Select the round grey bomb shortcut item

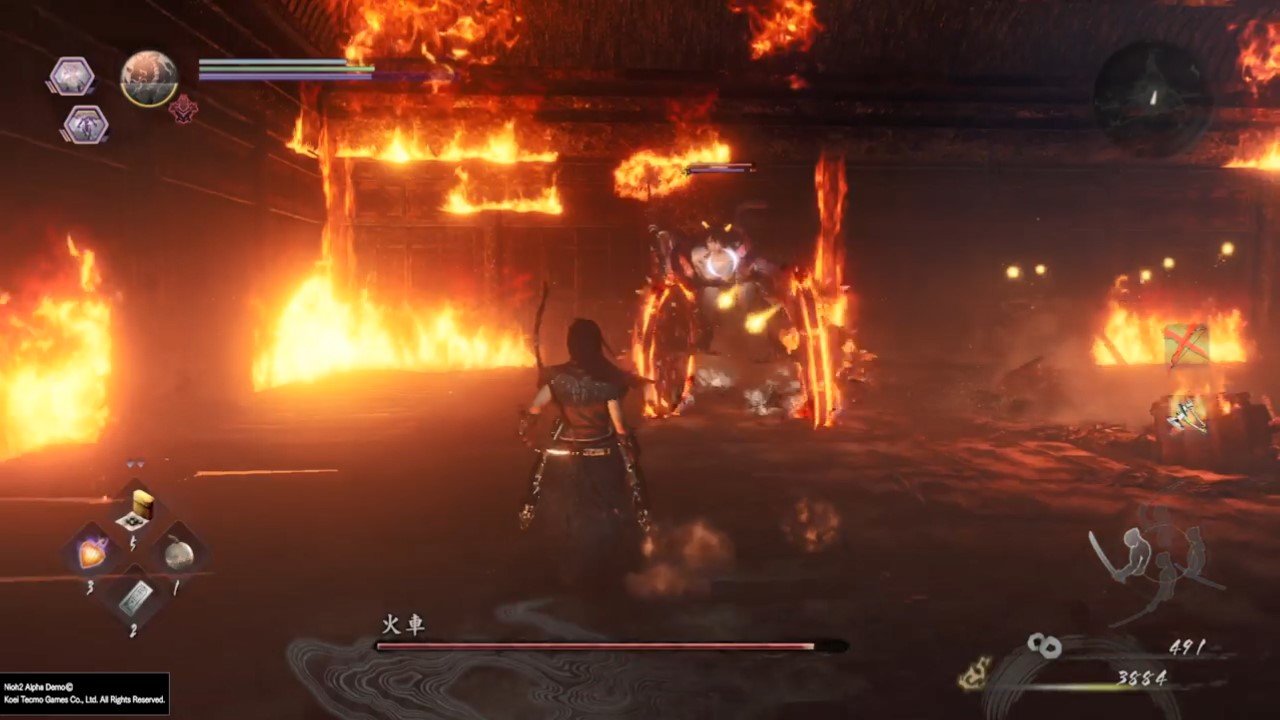click(179, 552)
